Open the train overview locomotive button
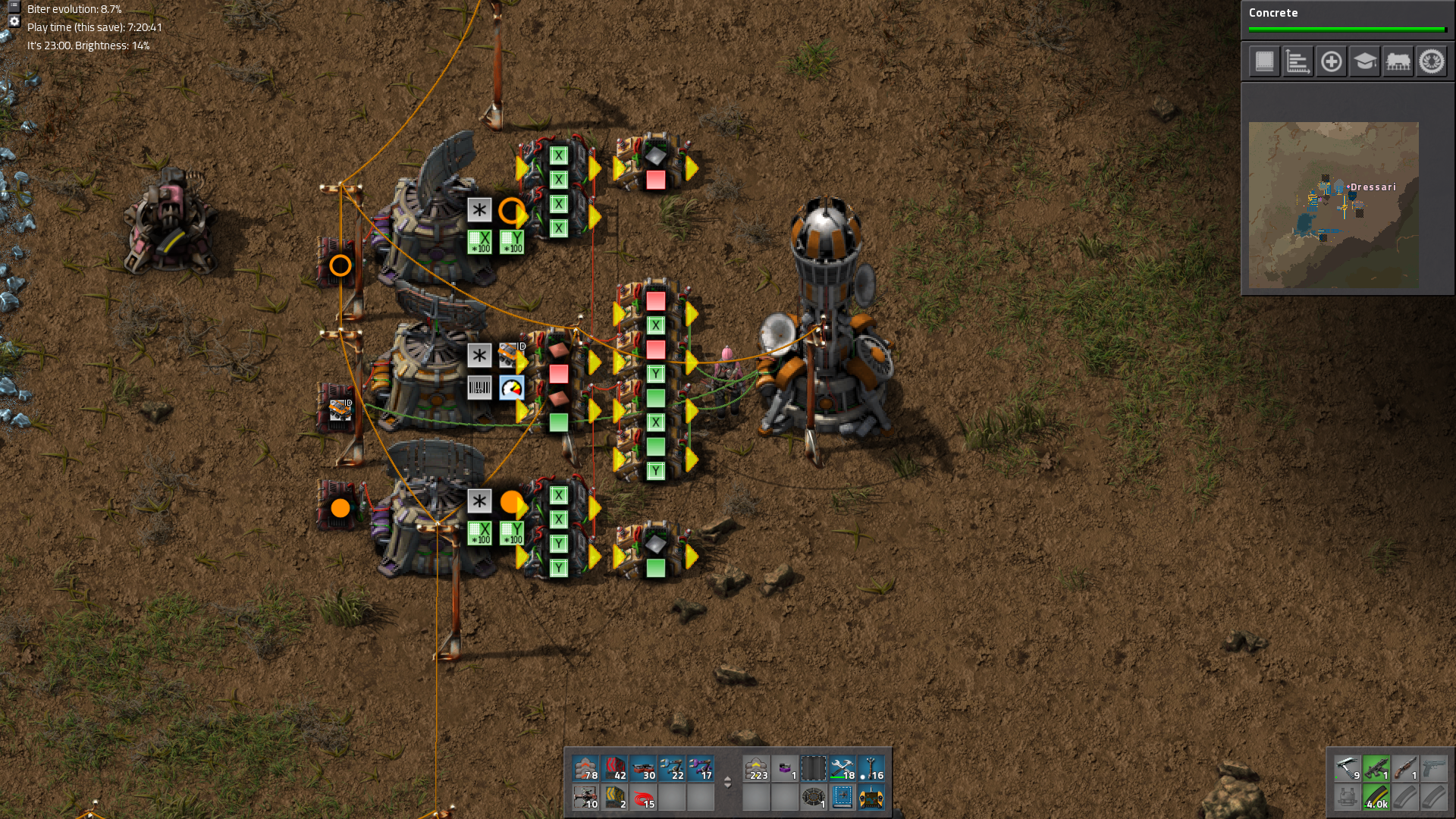1456x819 pixels. (x=1398, y=61)
